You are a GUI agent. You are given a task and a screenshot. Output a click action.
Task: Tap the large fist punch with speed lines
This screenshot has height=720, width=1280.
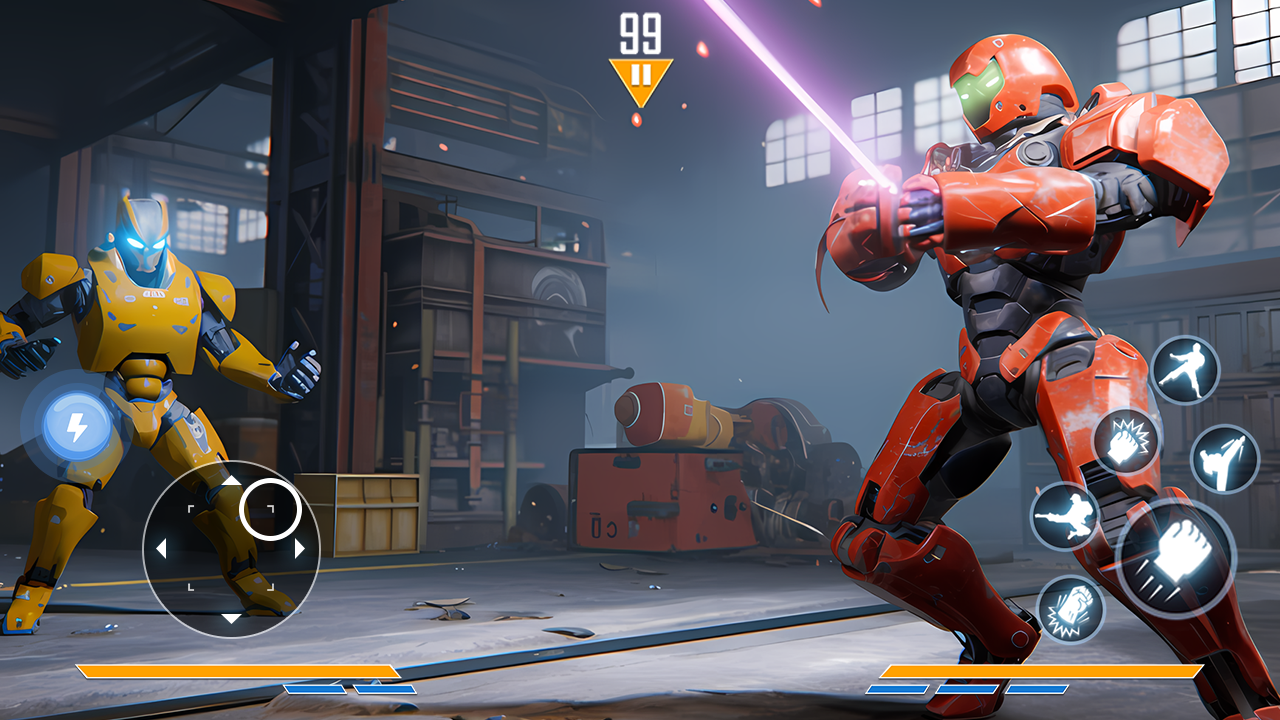(x=1175, y=558)
